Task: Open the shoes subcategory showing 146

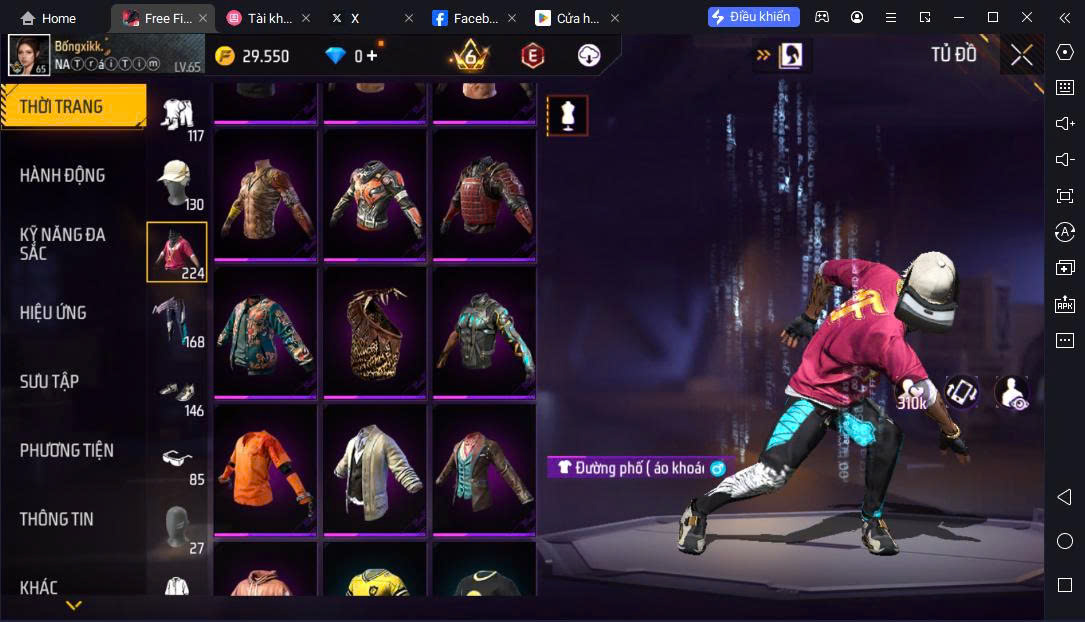Action: [x=177, y=391]
